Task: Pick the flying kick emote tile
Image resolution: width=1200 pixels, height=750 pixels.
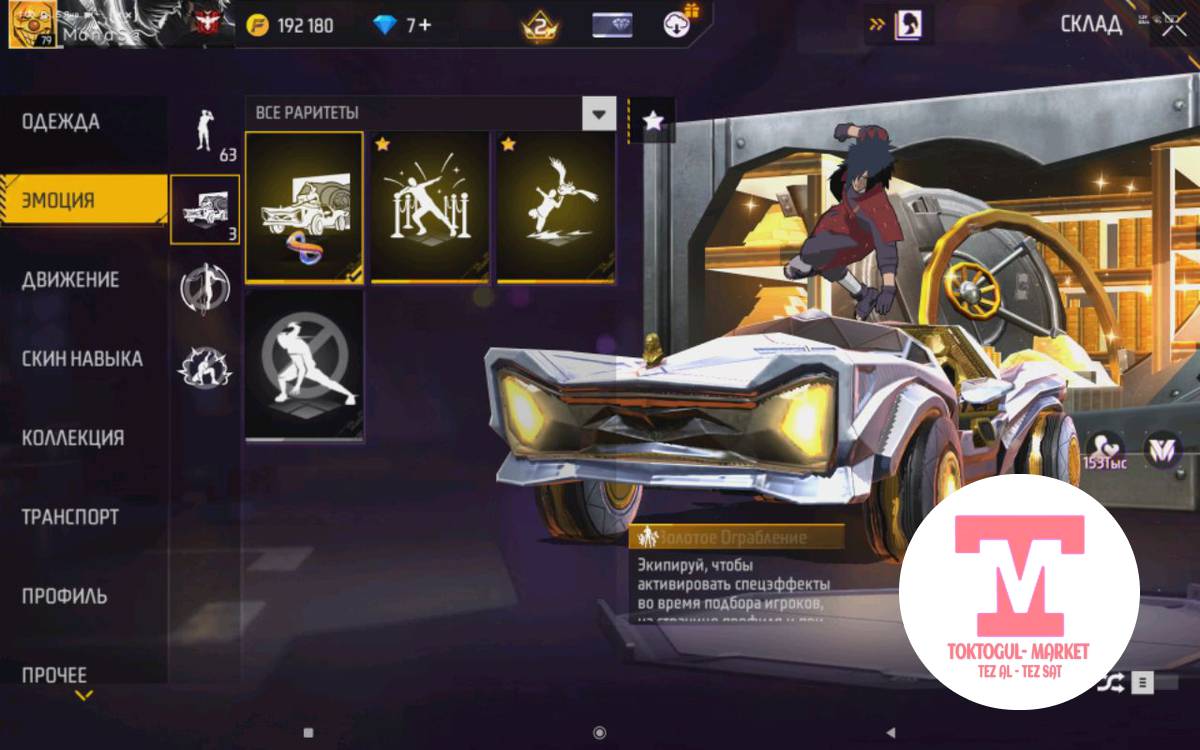Action: pyautogui.click(x=555, y=208)
